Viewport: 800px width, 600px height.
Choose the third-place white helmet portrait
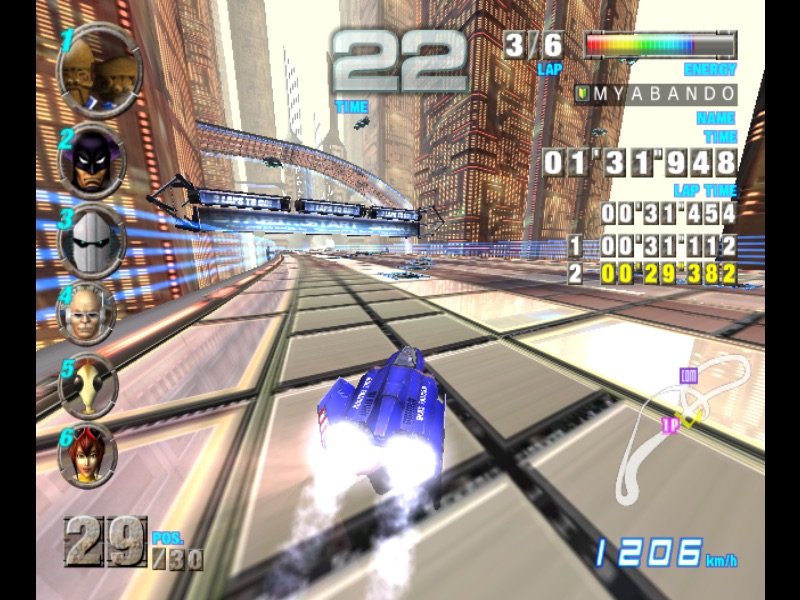(91, 240)
